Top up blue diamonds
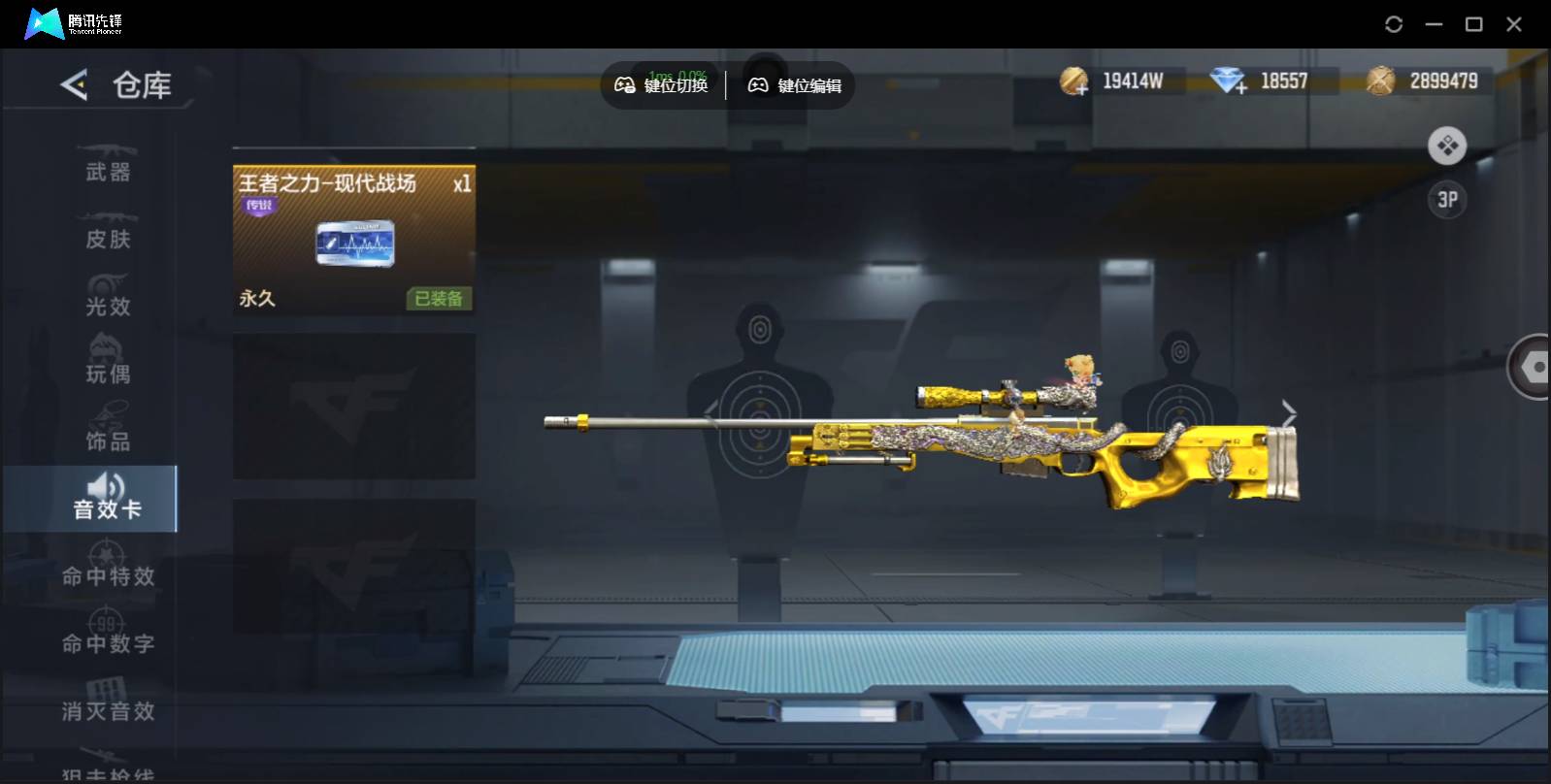This screenshot has width=1551, height=784. click(x=1229, y=82)
